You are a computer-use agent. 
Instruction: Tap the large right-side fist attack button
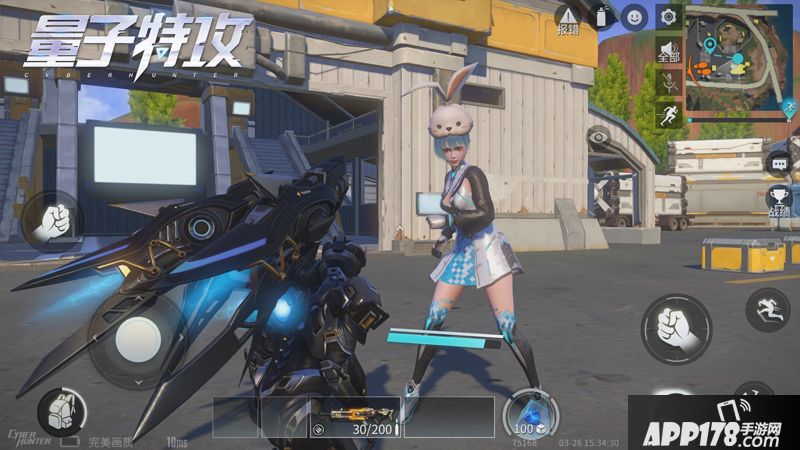point(677,327)
